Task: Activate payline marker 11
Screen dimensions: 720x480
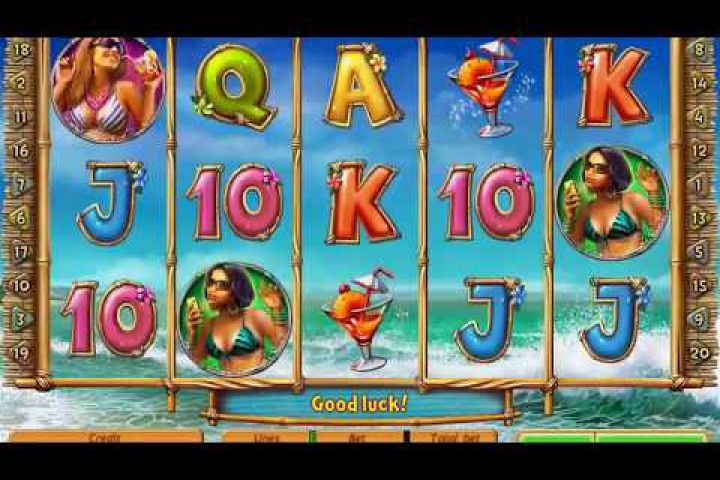Action: tap(20, 116)
